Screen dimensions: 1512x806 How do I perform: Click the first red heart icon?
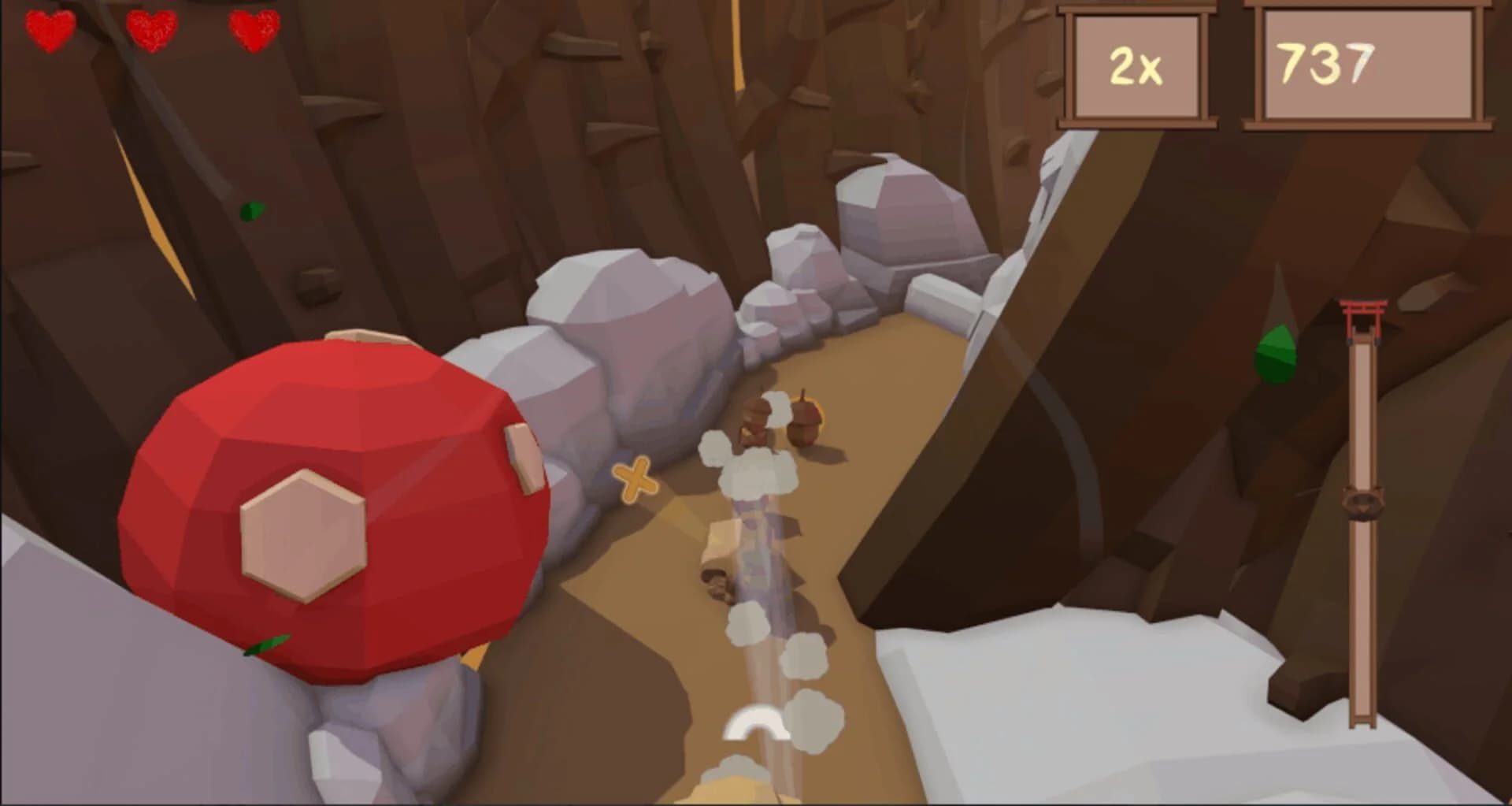point(49,30)
